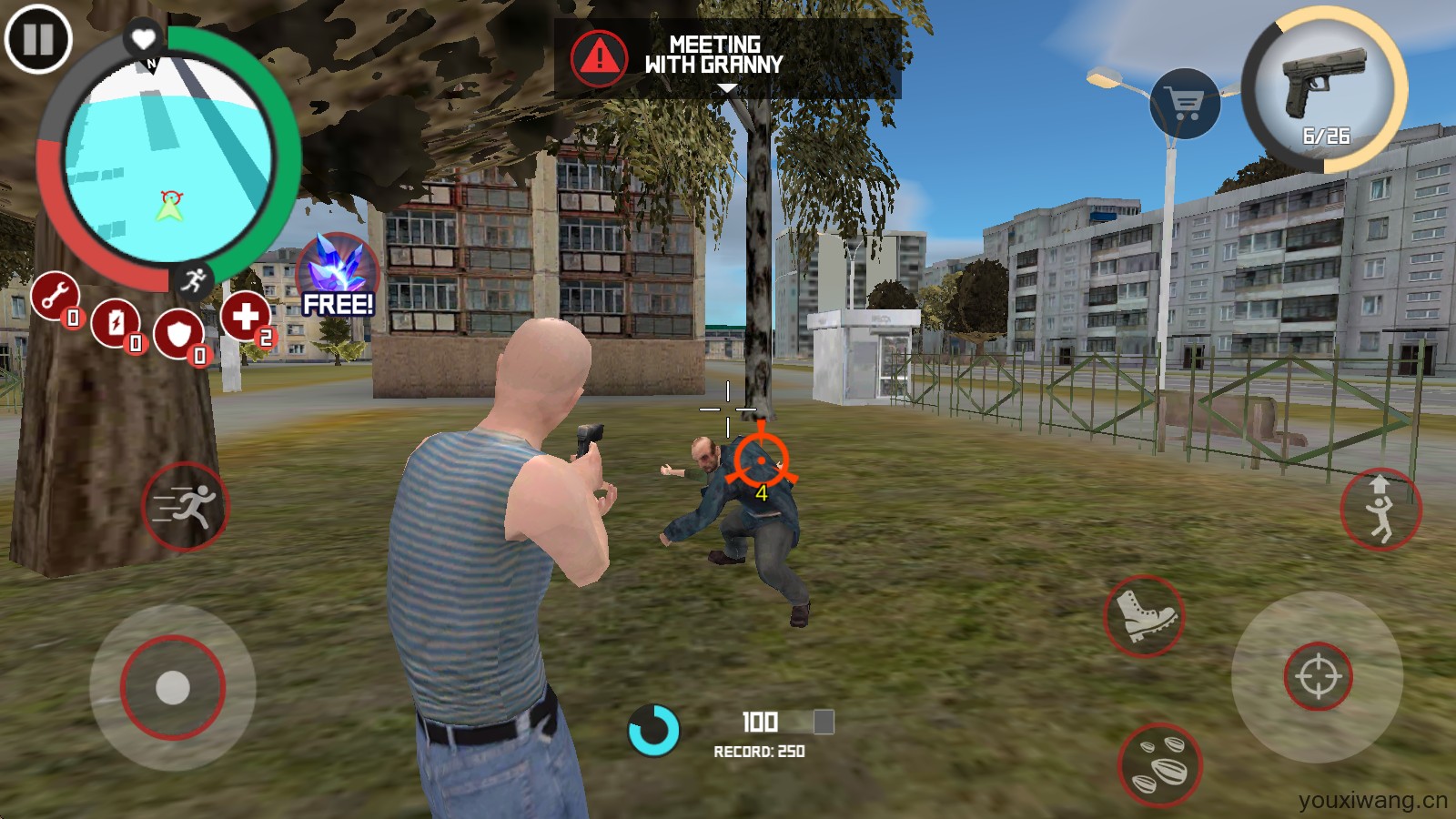Tap the movement joystick knob
The height and width of the screenshot is (819, 1456).
click(x=172, y=688)
